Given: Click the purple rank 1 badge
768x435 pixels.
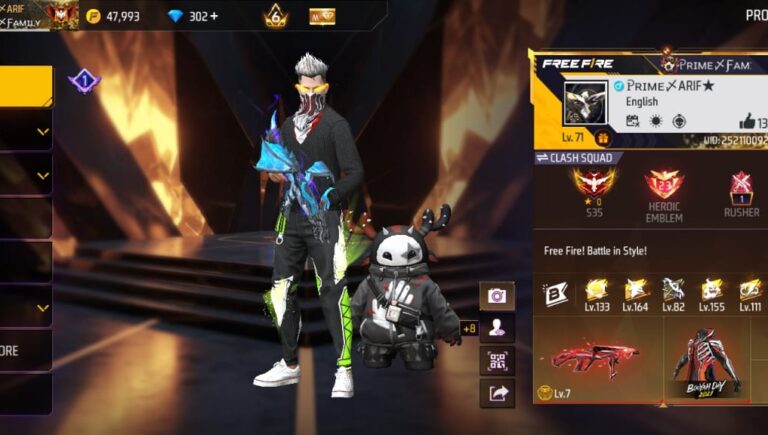Looking at the screenshot, I should coord(84,82).
